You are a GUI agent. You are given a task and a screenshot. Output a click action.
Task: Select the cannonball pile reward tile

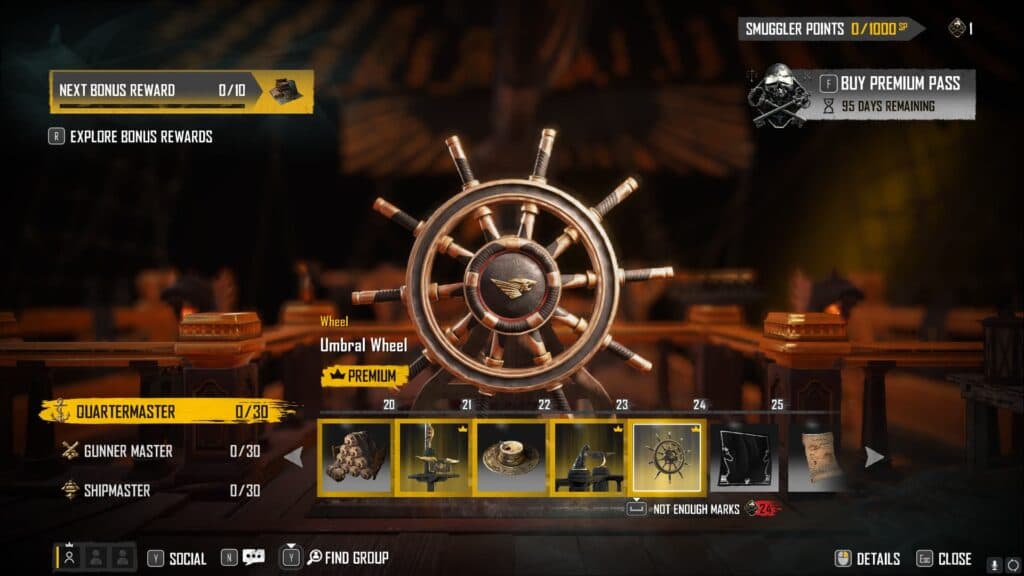click(x=356, y=456)
